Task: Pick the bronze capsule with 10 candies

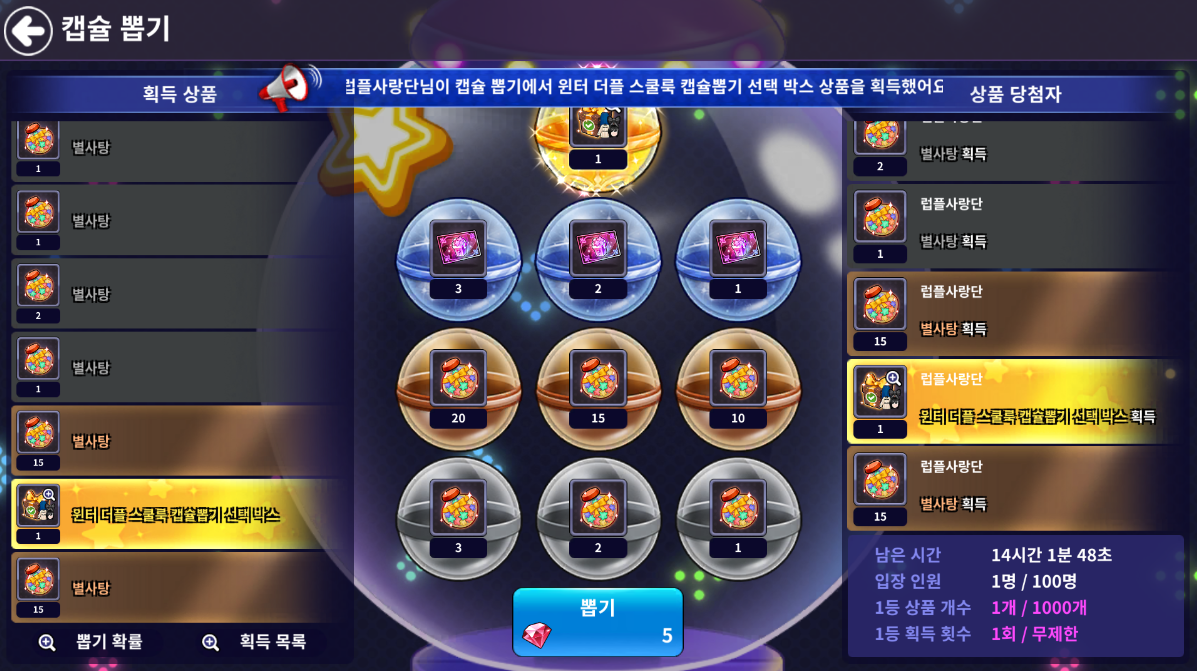Action: click(x=738, y=388)
